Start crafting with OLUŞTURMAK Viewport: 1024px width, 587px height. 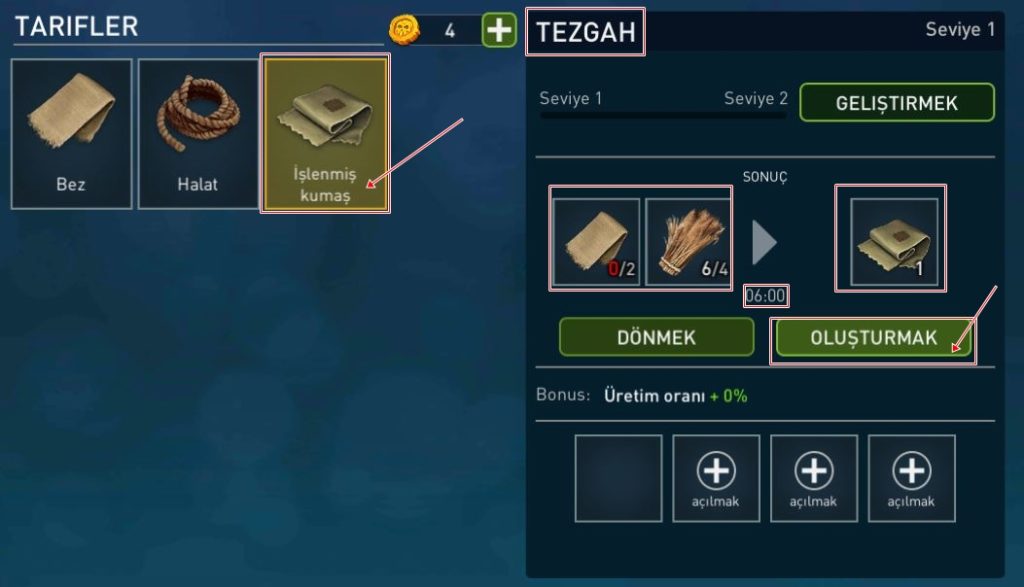pyautogui.click(x=873, y=338)
